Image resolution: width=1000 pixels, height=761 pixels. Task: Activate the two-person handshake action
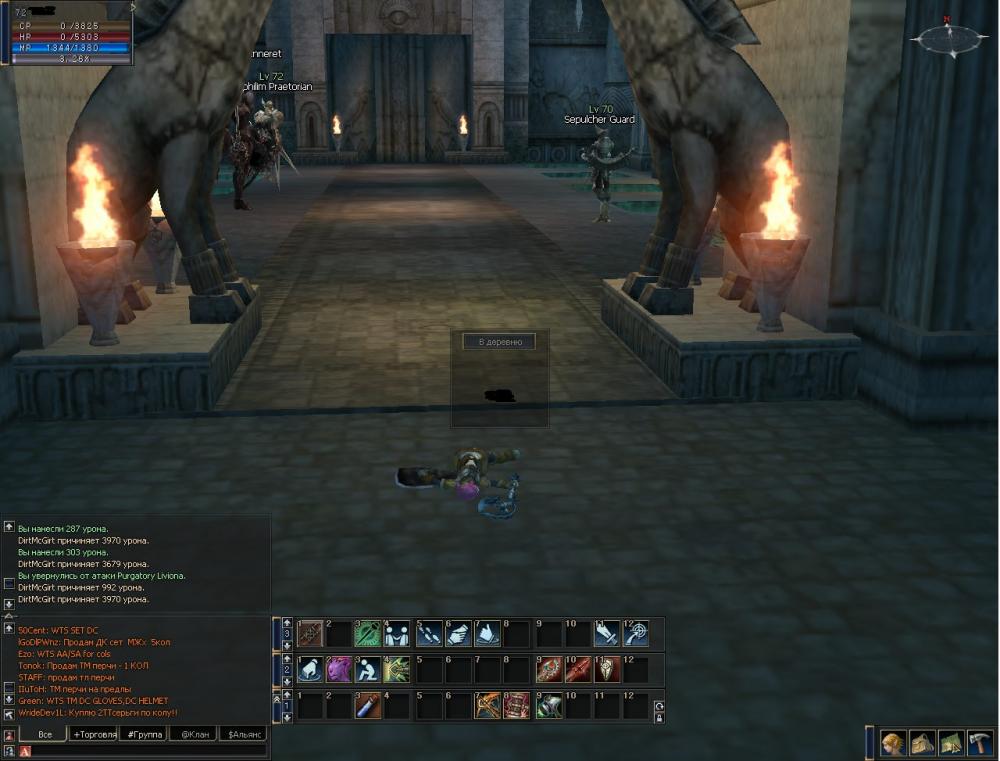click(398, 633)
